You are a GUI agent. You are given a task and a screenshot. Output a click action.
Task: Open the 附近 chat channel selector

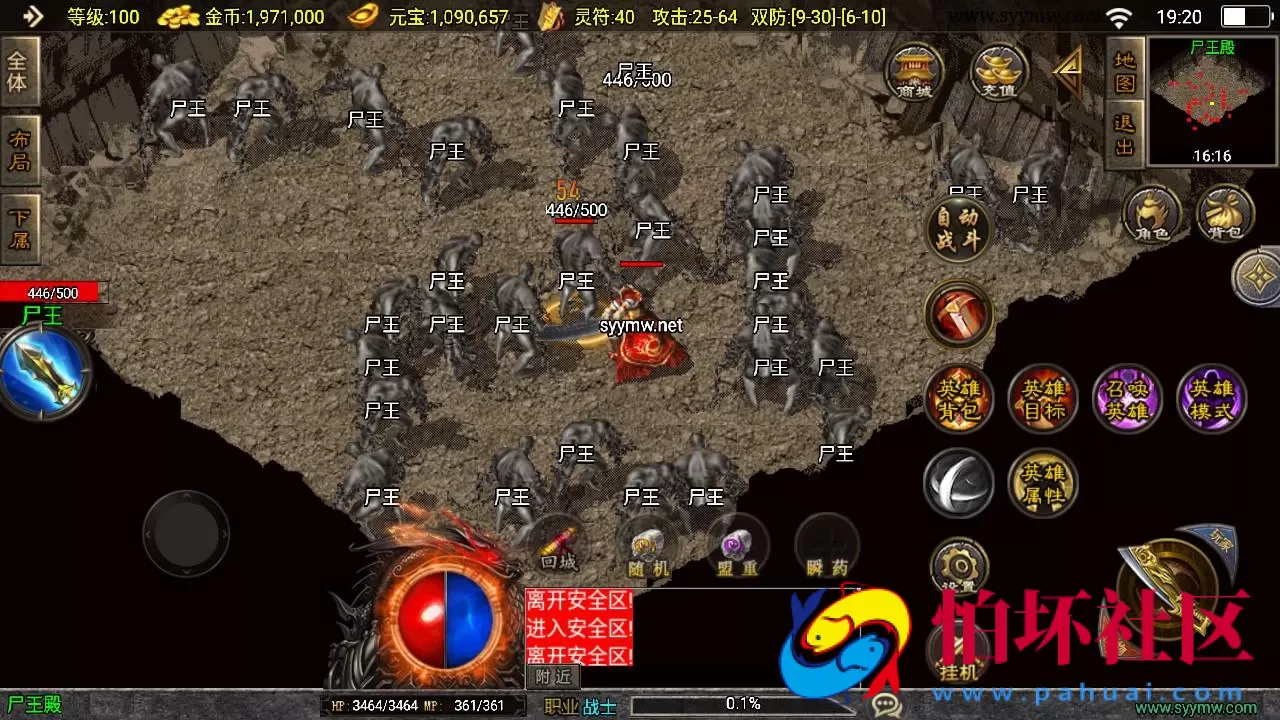pos(555,677)
